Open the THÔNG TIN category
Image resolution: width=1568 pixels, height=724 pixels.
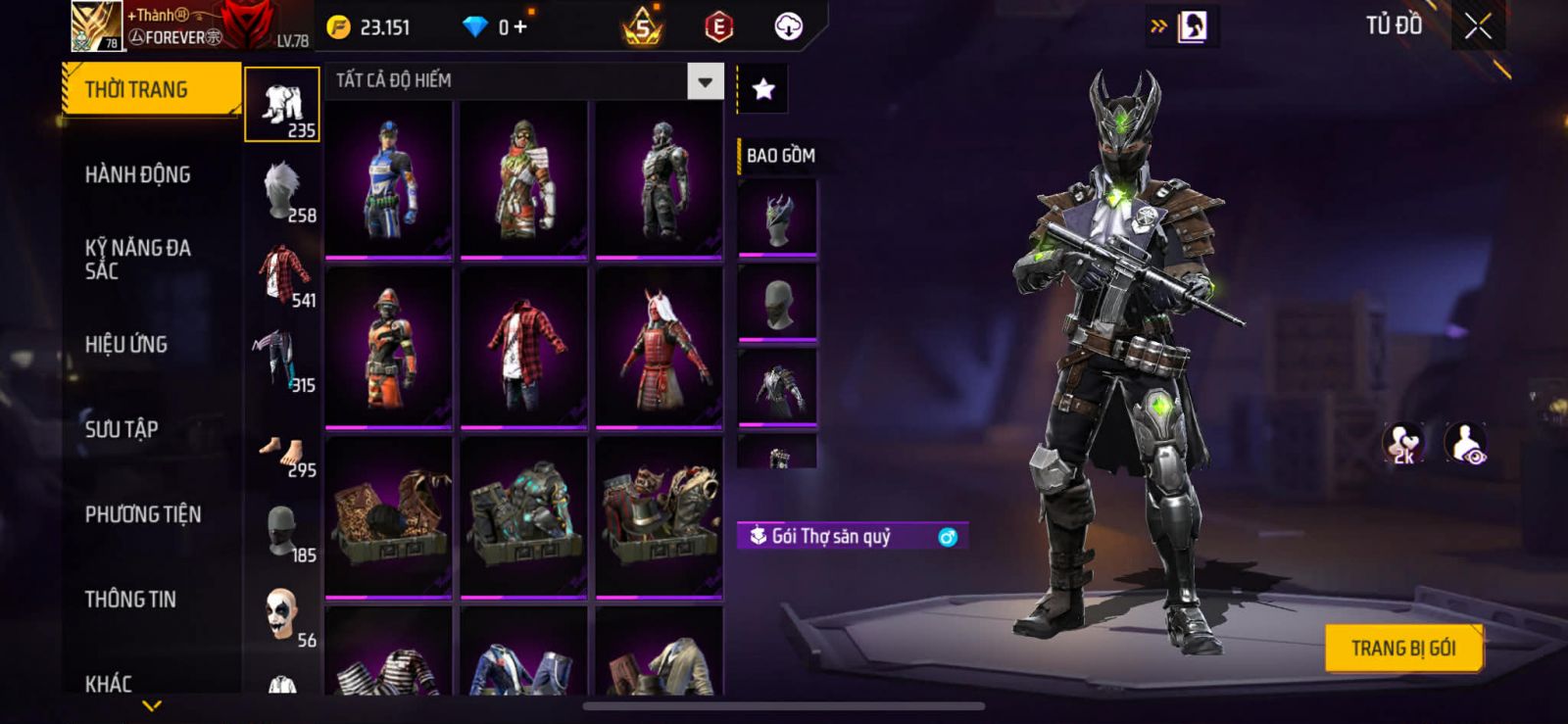130,600
